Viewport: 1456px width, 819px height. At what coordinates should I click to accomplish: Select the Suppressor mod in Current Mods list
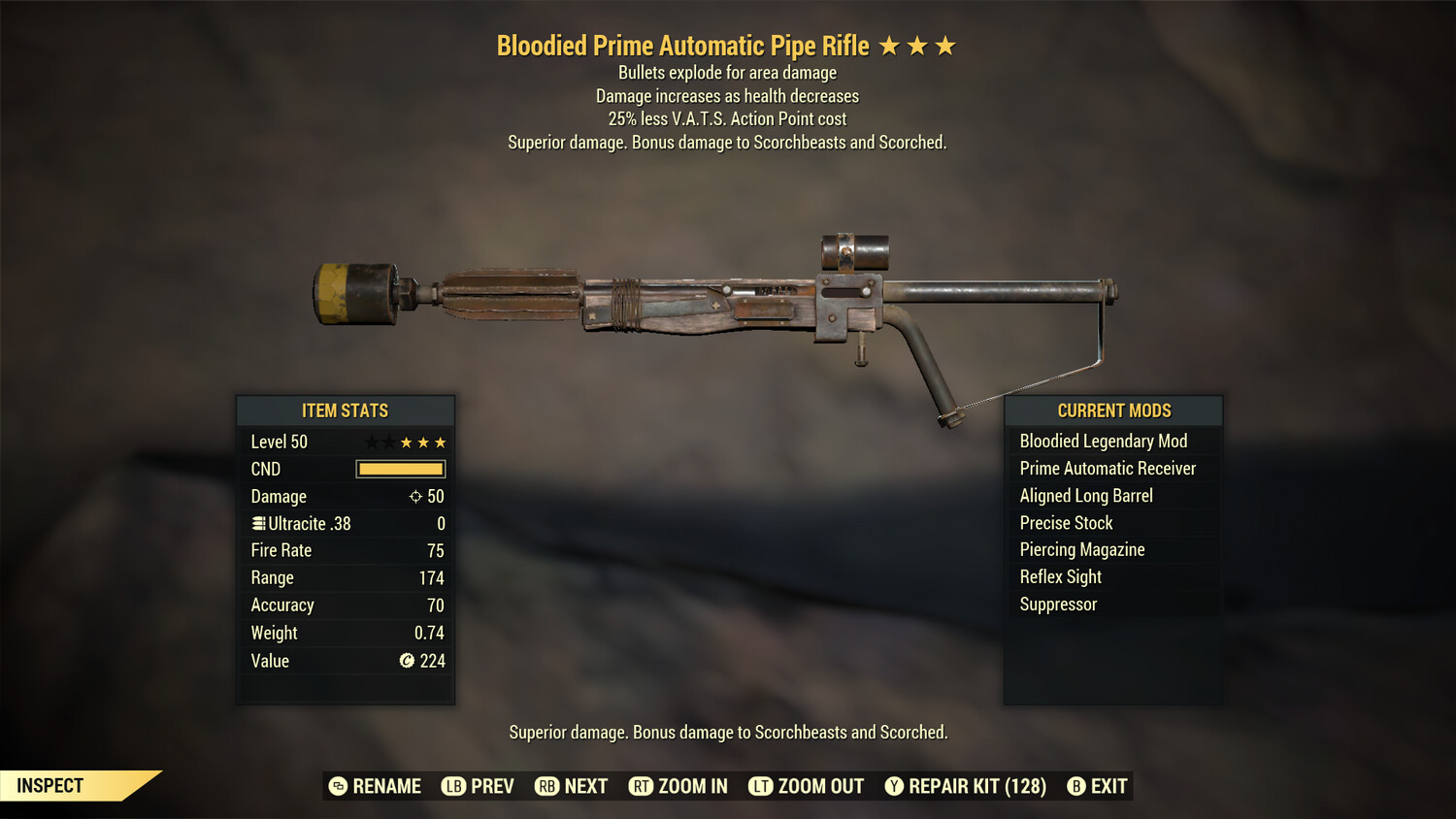[x=1057, y=604]
